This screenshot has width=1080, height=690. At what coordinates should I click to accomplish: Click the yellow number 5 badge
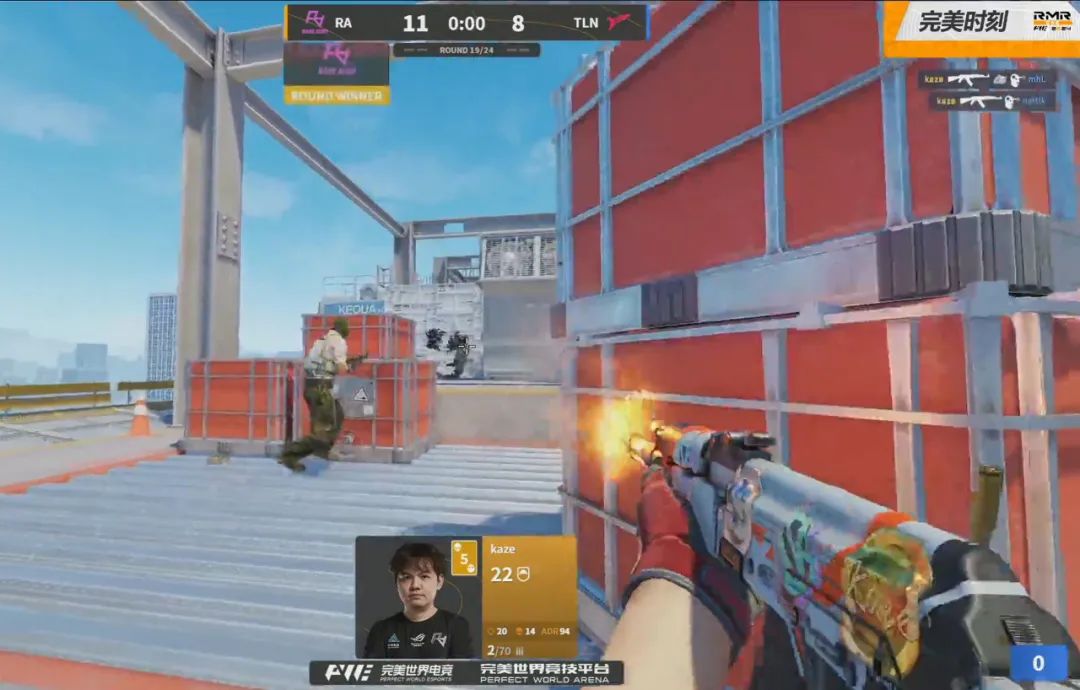point(464,559)
